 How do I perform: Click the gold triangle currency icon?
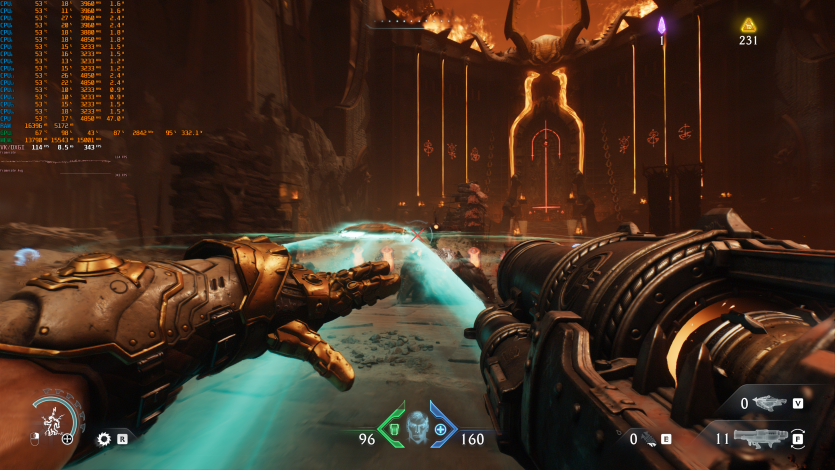tap(747, 24)
